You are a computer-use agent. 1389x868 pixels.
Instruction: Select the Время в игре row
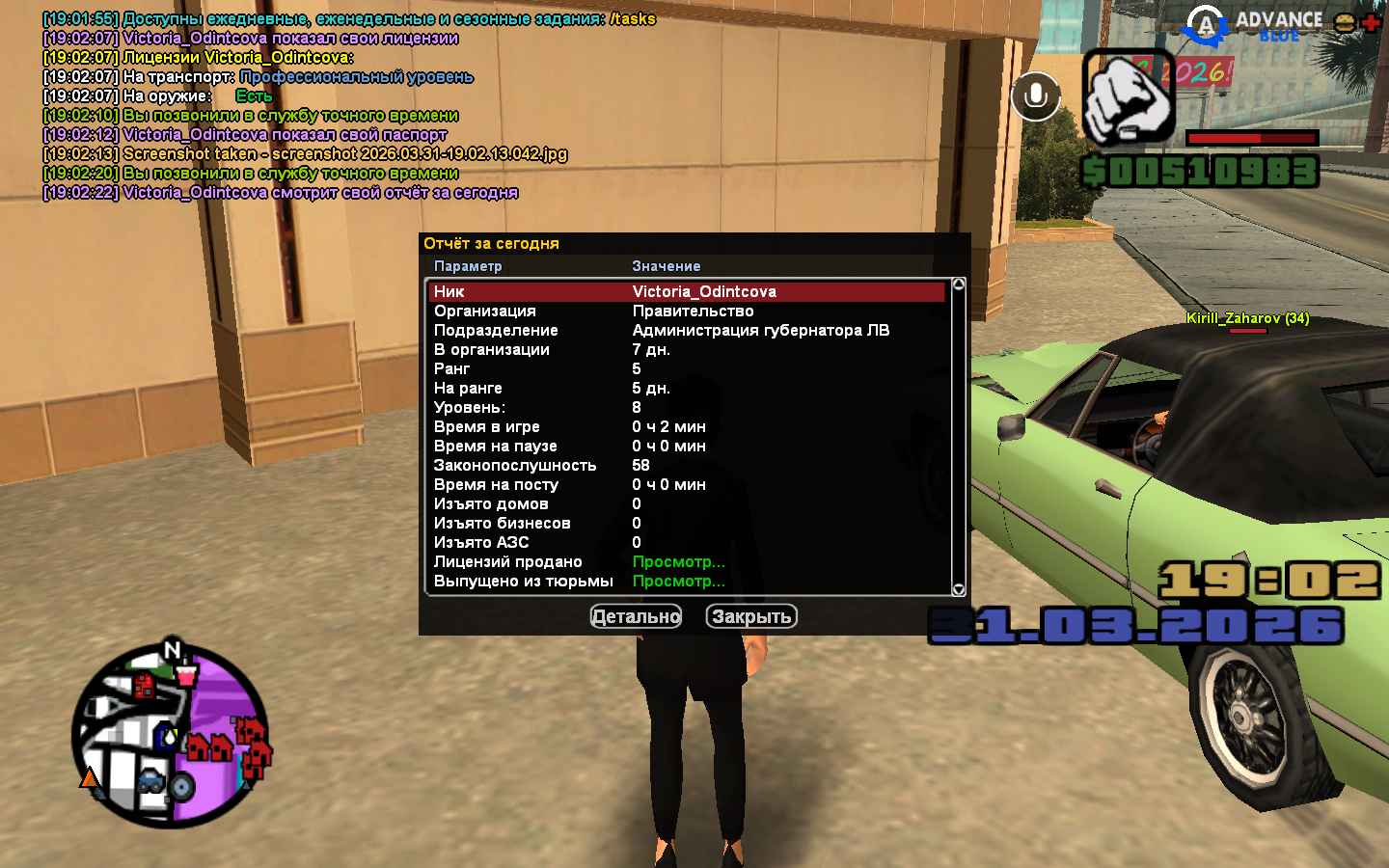coord(687,426)
